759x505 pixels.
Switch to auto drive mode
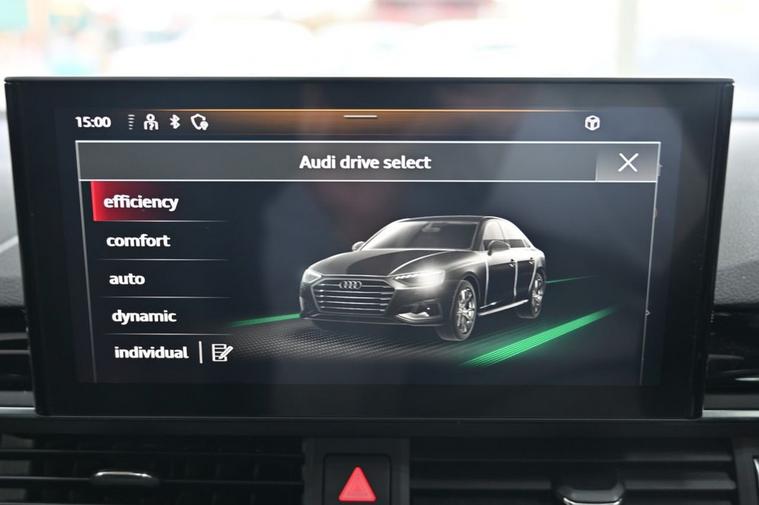point(127,279)
